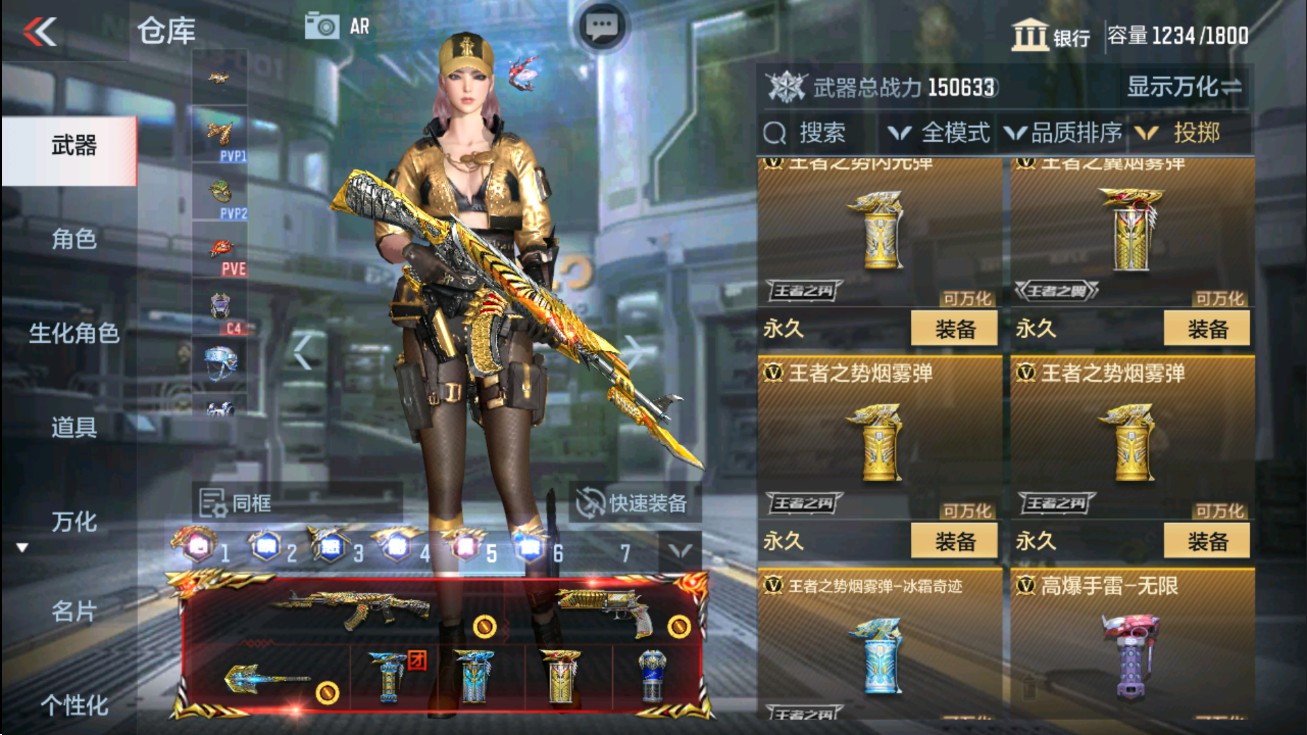
Task: Open the 品质排序 quality sort dropdown
Action: tap(1069, 132)
